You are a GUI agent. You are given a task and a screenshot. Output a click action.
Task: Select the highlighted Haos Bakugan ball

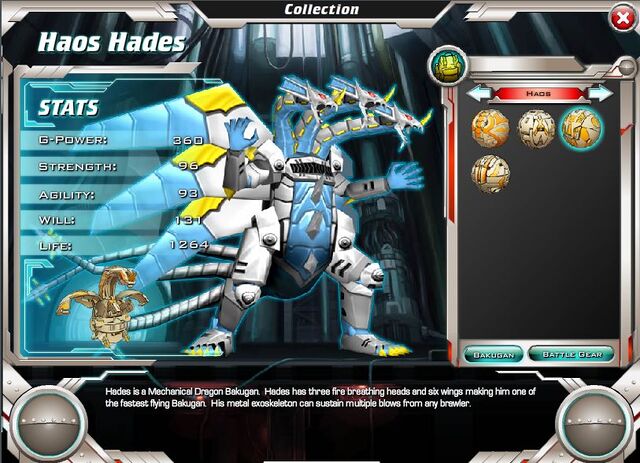pos(580,128)
